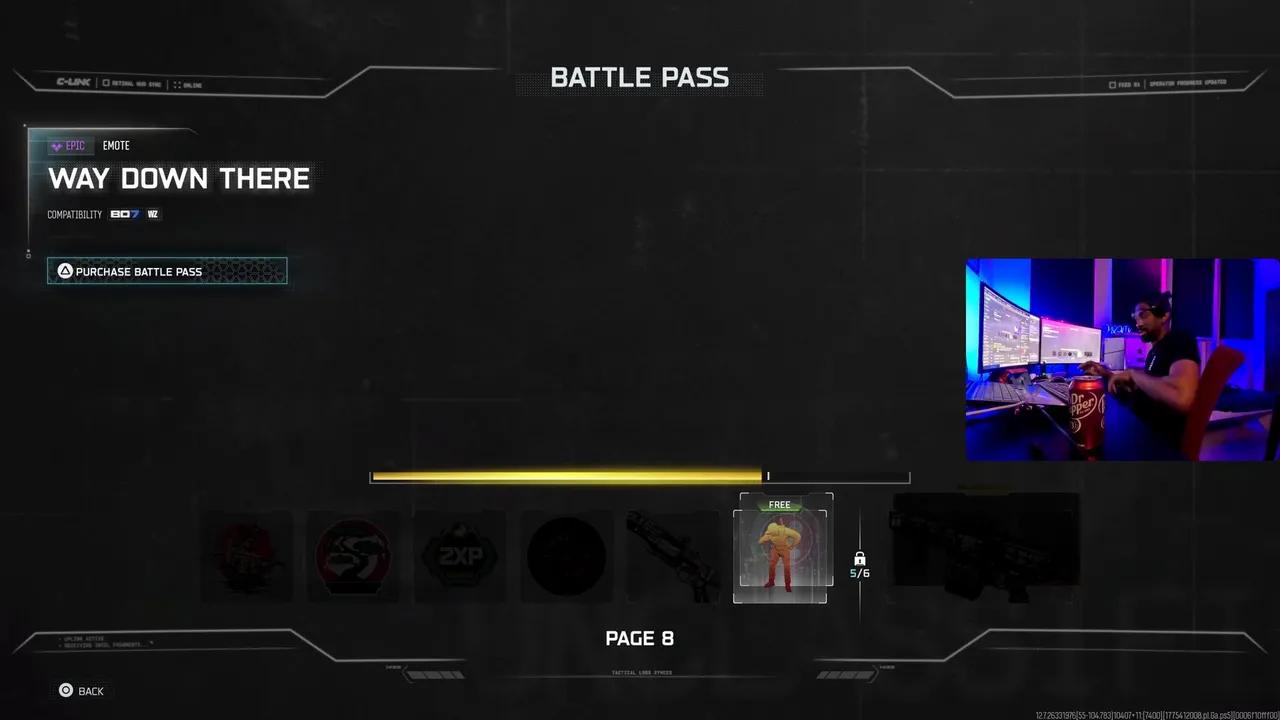Click the Online status indicator icon
This screenshot has height=720, width=1280.
pos(177,84)
